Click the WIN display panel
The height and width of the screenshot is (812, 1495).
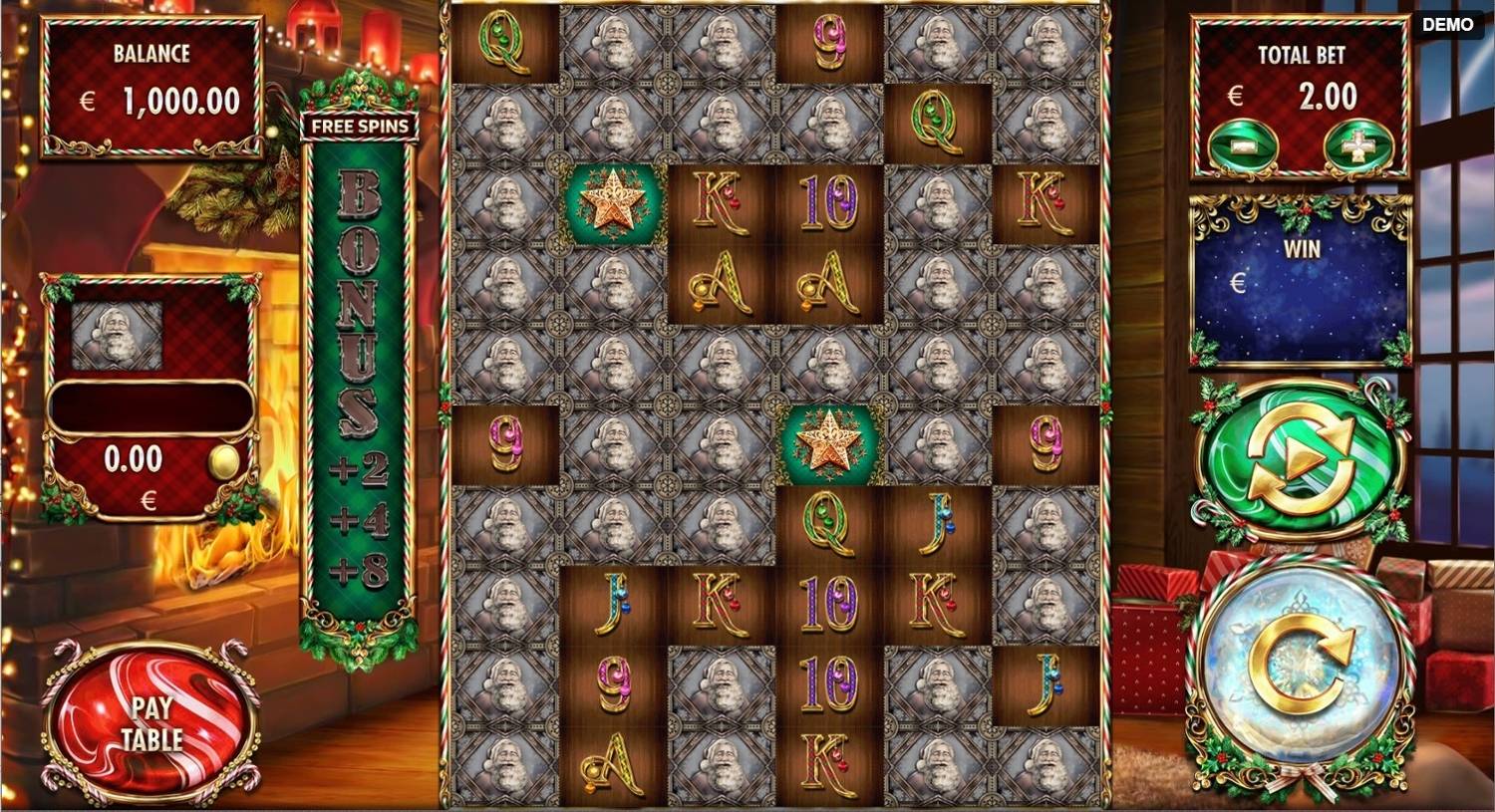pyautogui.click(x=1299, y=277)
